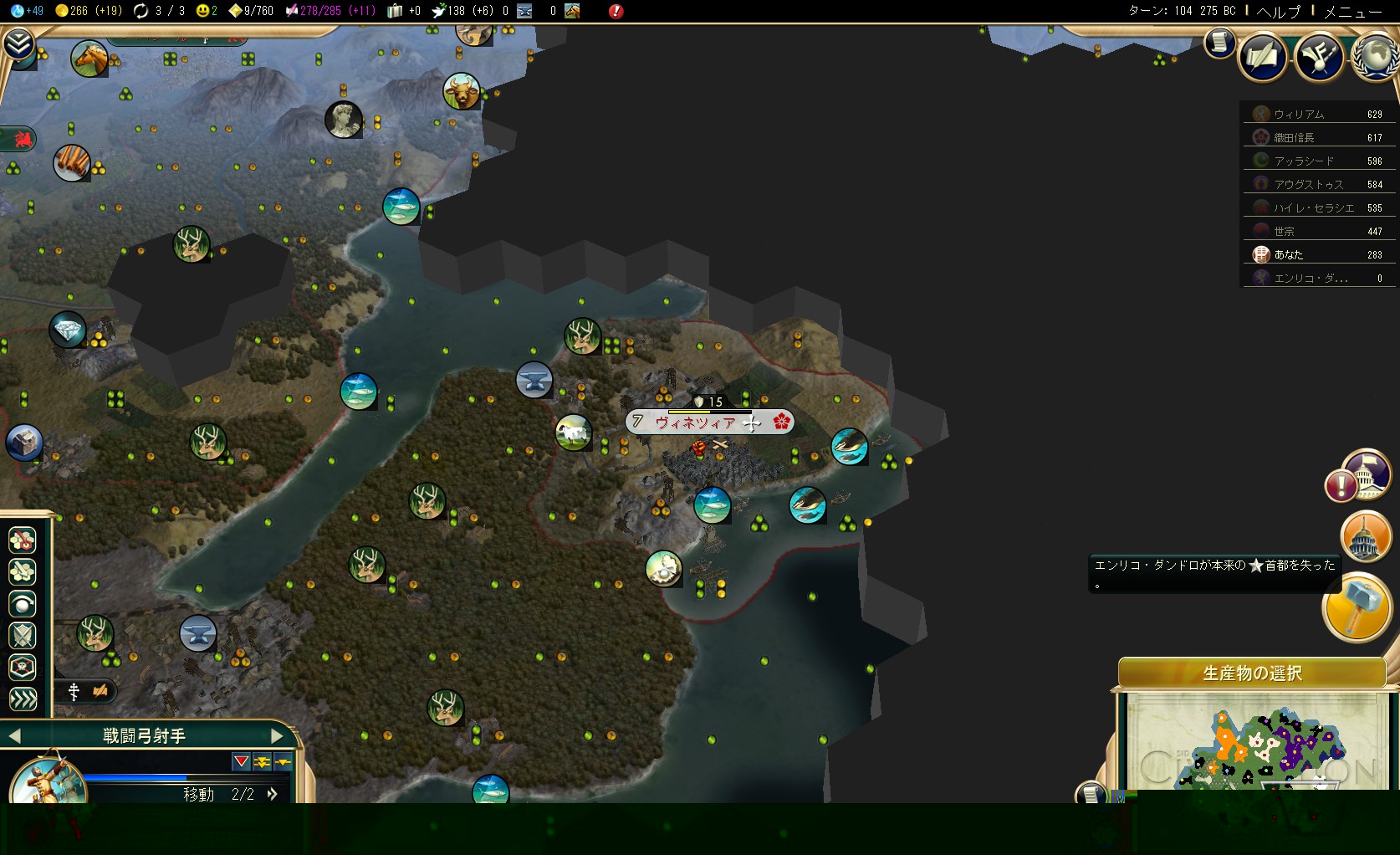Click the red triangle promotion icon
This screenshot has height=855, width=1400.
click(241, 761)
